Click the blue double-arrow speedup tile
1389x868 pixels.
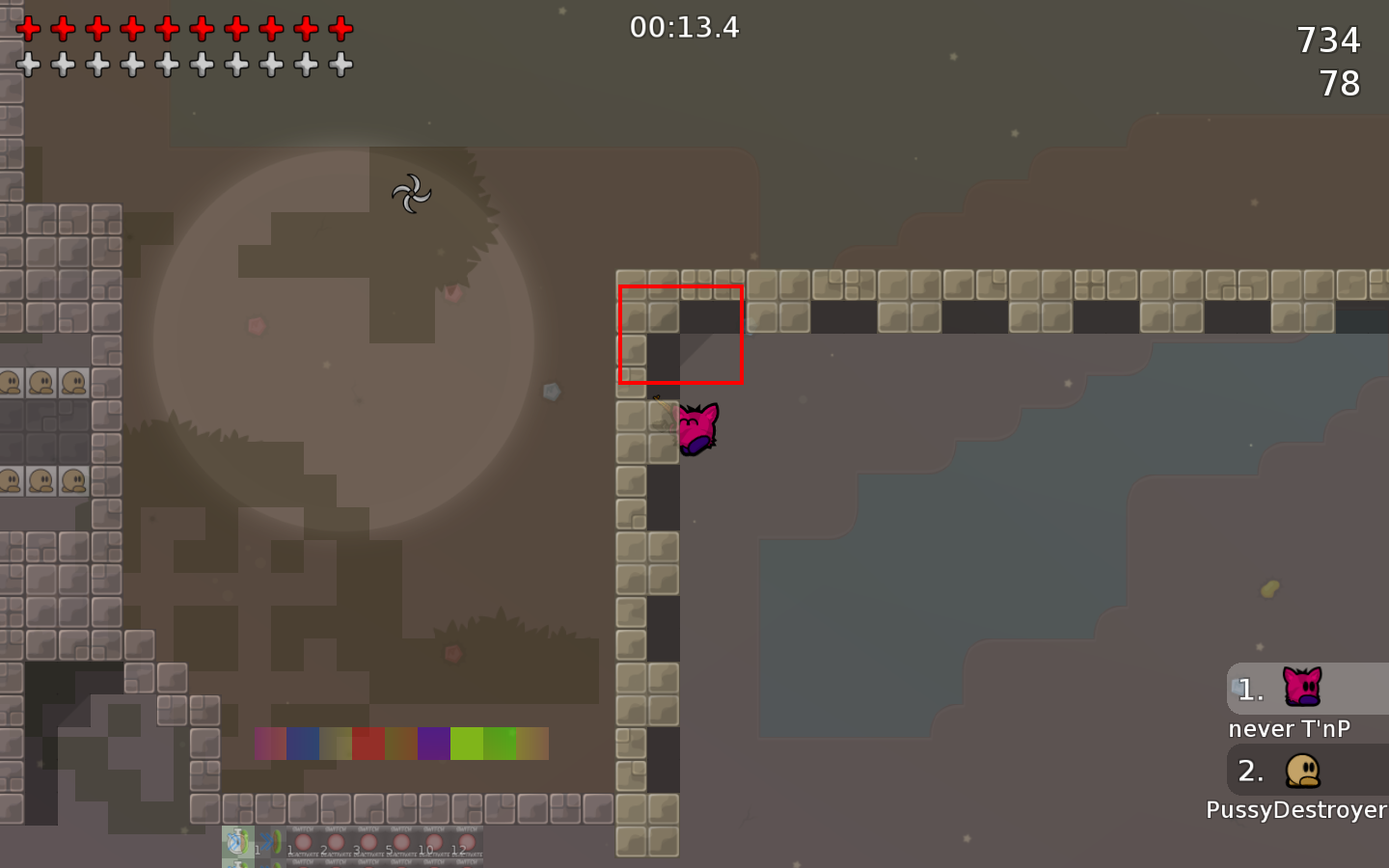pyautogui.click(x=267, y=841)
